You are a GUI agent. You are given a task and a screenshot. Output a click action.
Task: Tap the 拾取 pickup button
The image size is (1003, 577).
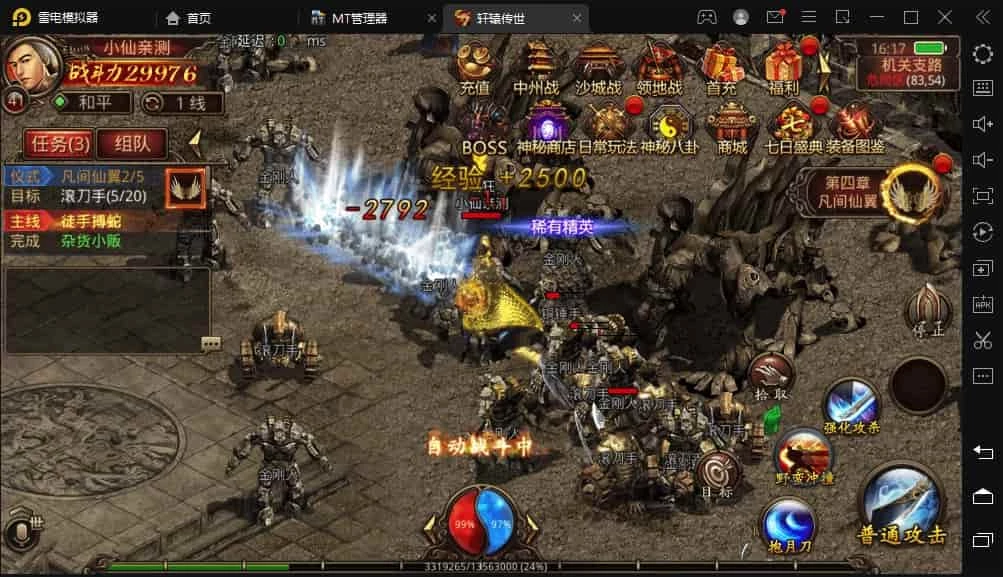click(772, 375)
